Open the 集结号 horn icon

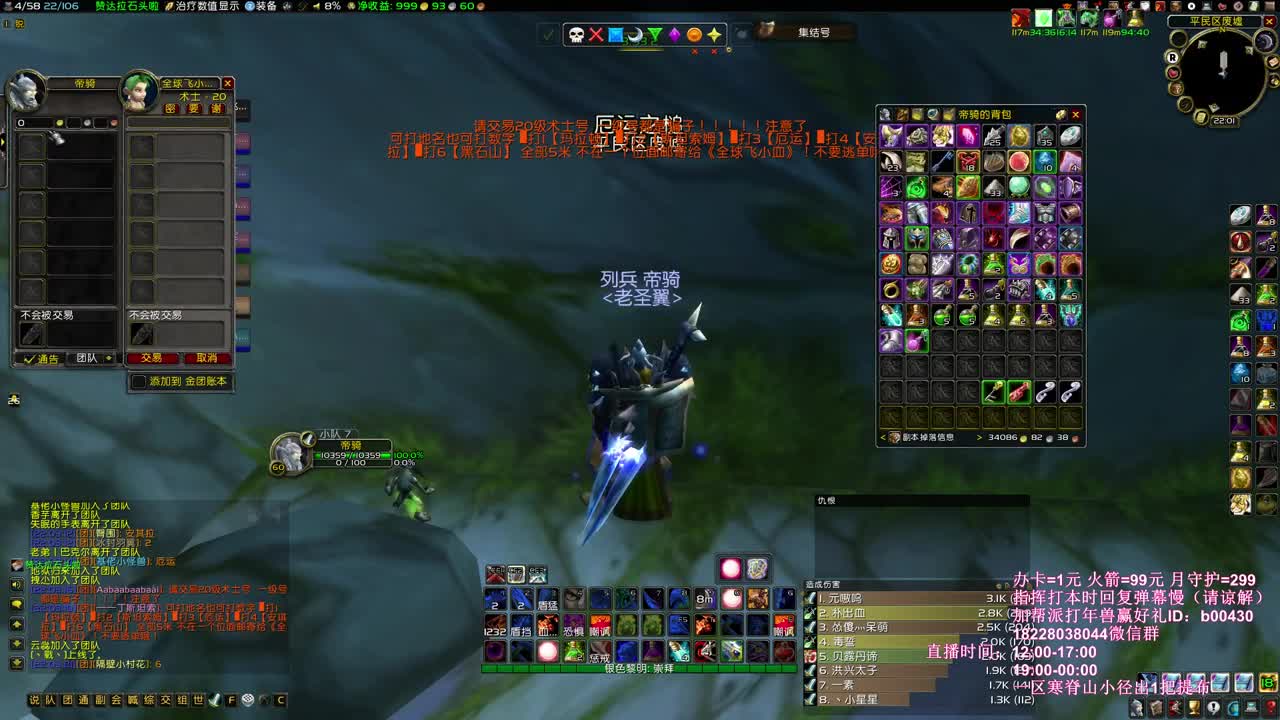tap(770, 32)
